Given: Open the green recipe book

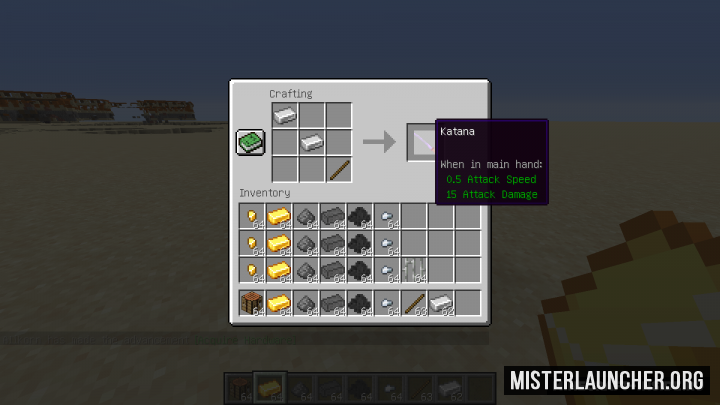Looking at the screenshot, I should (x=250, y=143).
